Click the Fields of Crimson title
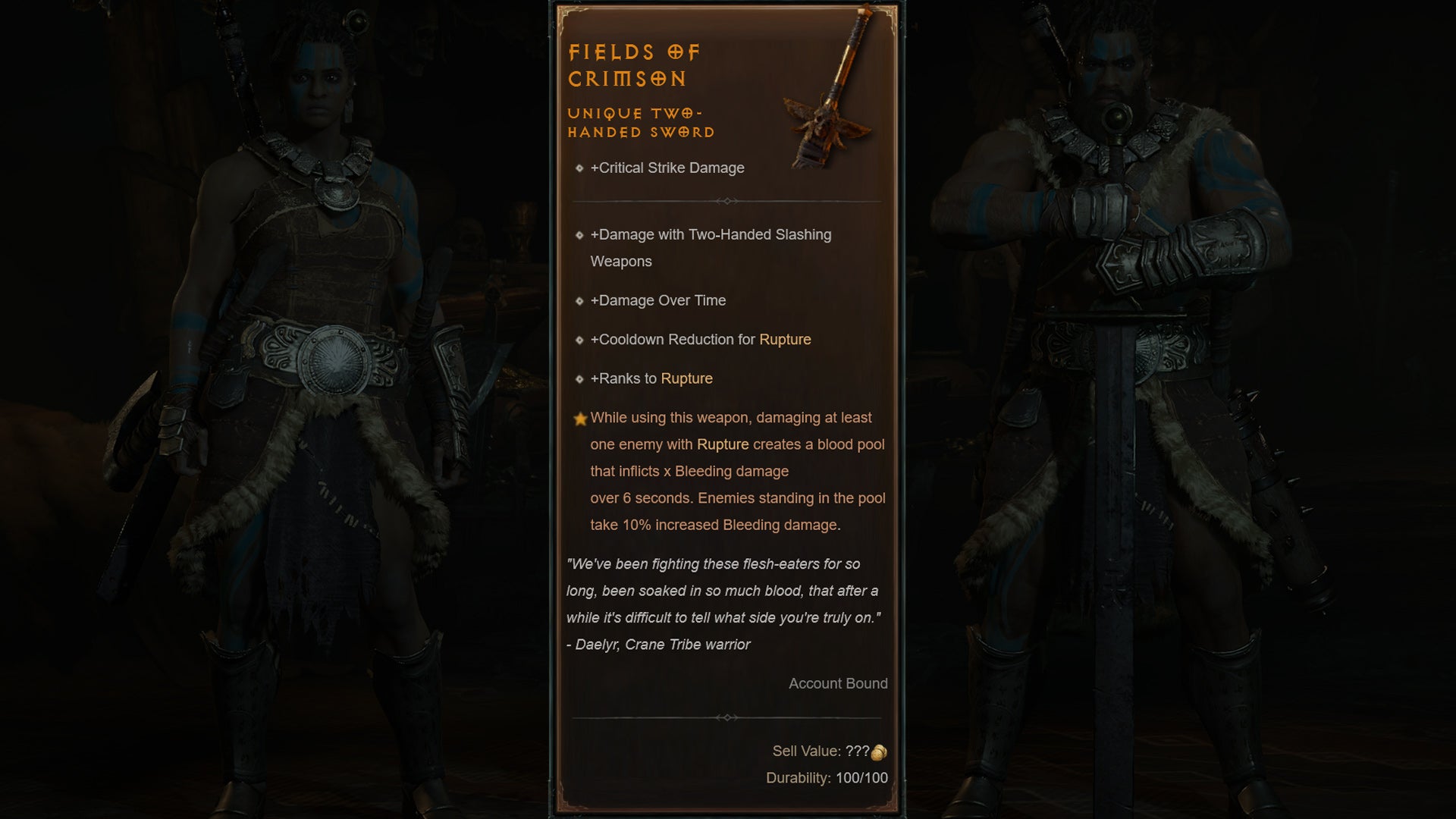Screen dimensions: 1456x819 [x=635, y=64]
